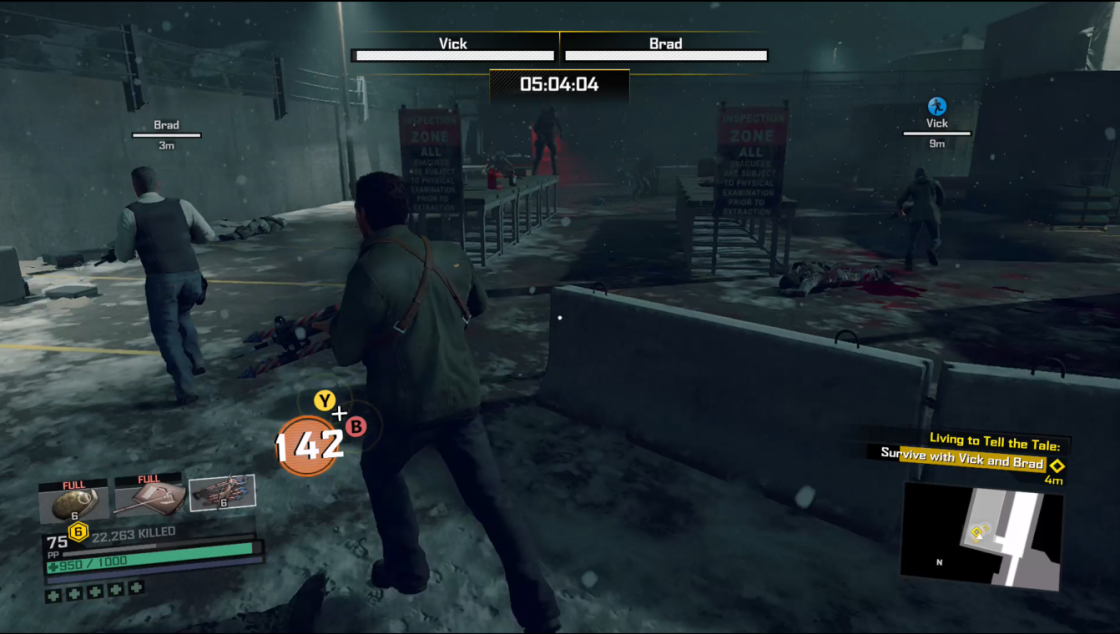Choose the highlighted crossbow weapon slot

(x=222, y=494)
